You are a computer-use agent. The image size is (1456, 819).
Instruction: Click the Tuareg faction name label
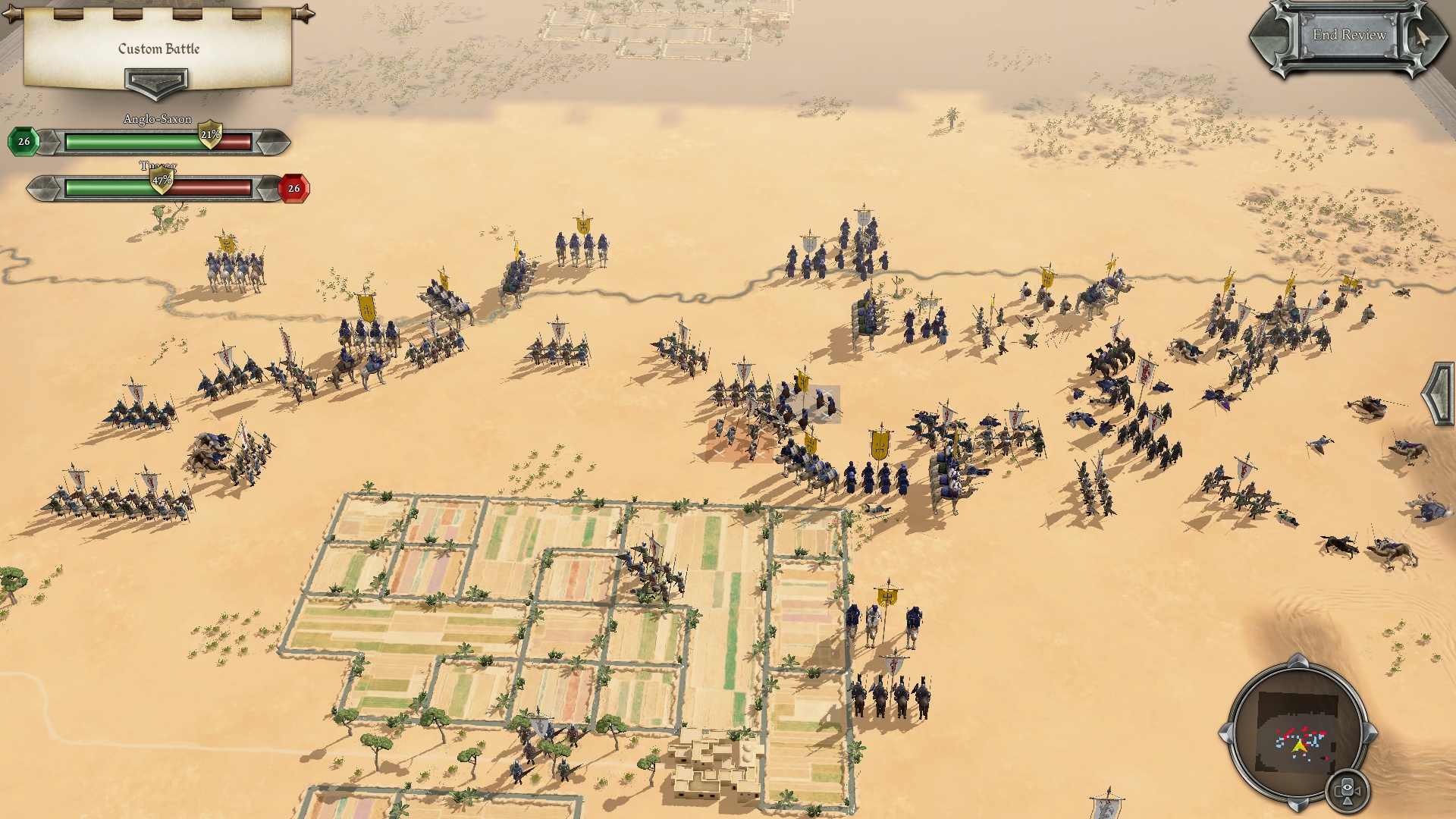click(x=157, y=165)
